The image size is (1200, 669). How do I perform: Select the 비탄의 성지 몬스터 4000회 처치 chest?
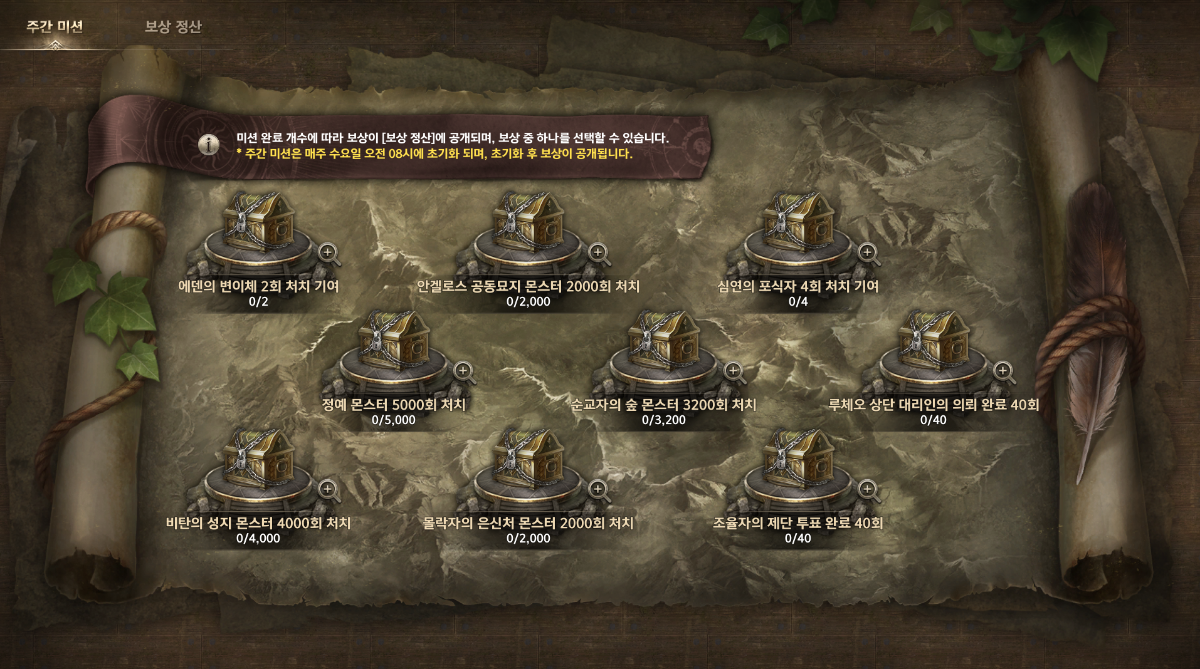tap(259, 464)
